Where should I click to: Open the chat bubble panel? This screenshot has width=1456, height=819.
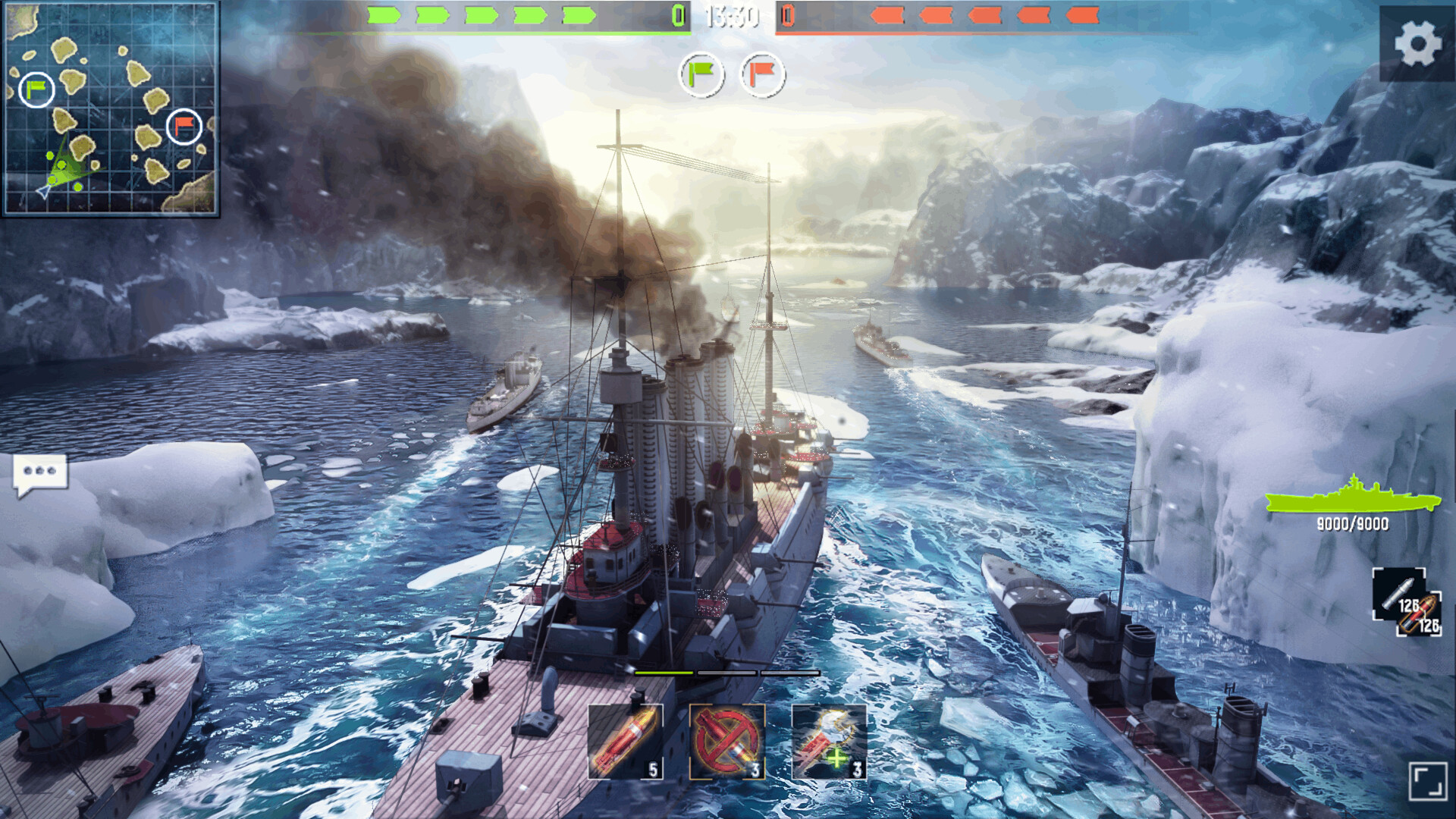pyautogui.click(x=39, y=470)
